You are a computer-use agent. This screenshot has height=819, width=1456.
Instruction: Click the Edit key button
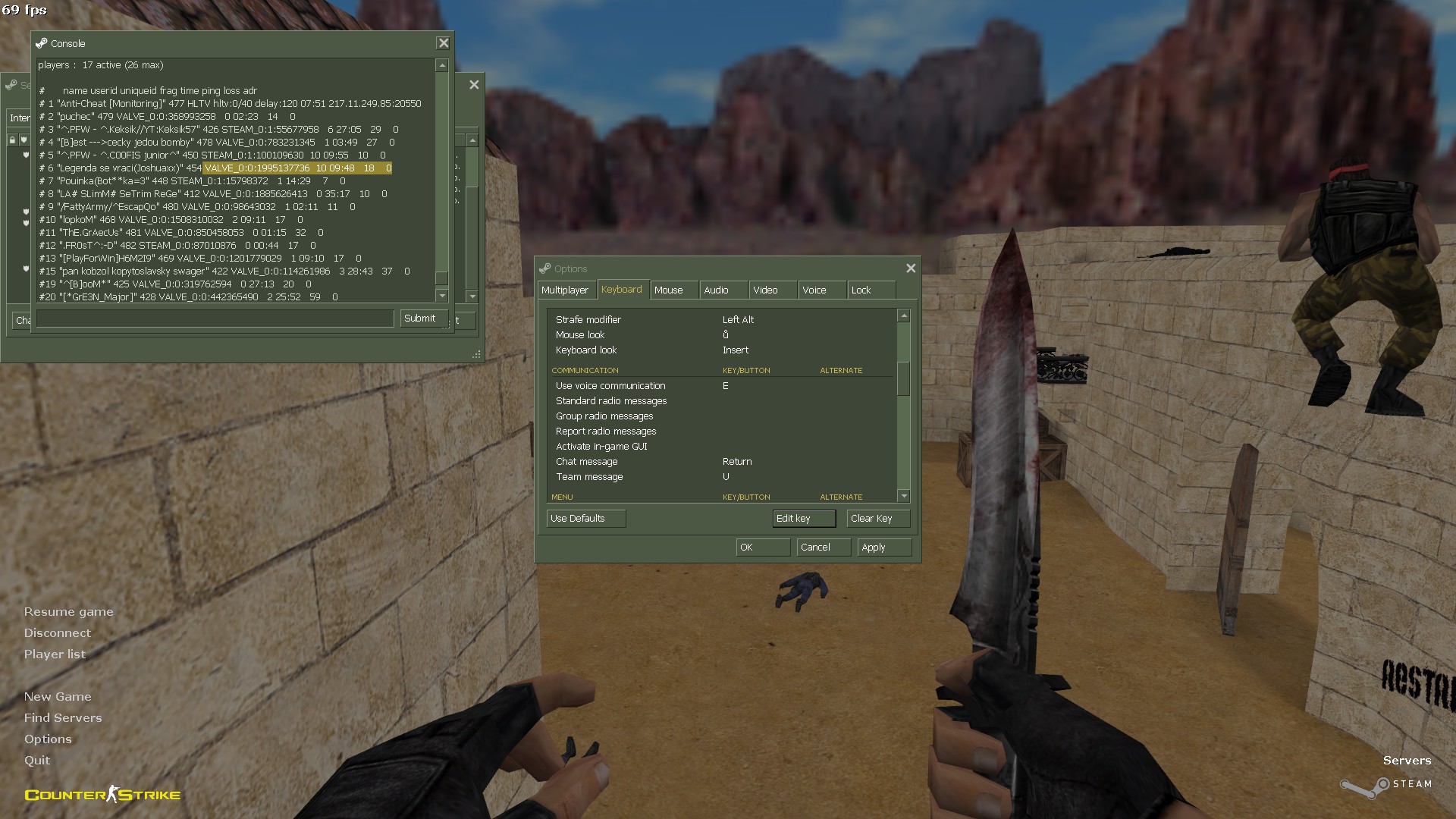click(x=803, y=519)
